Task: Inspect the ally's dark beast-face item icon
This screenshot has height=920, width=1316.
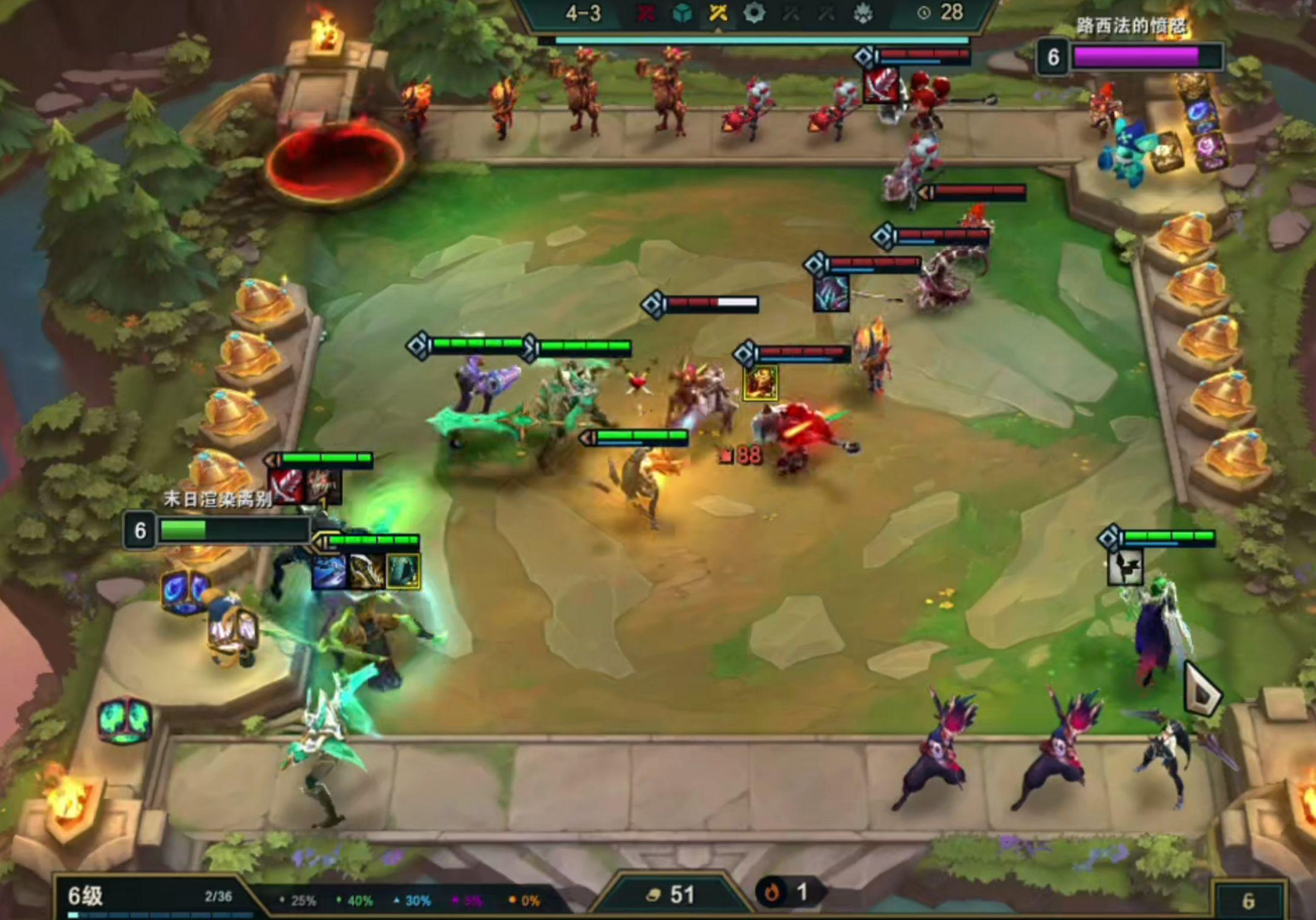Action: coord(323,485)
